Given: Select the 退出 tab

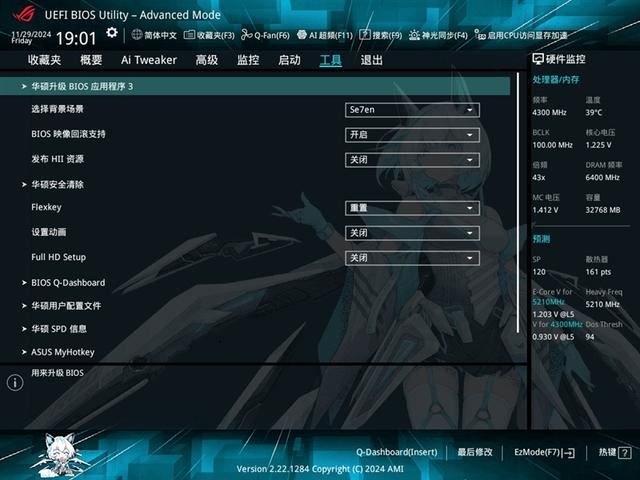Looking at the screenshot, I should 371,60.
